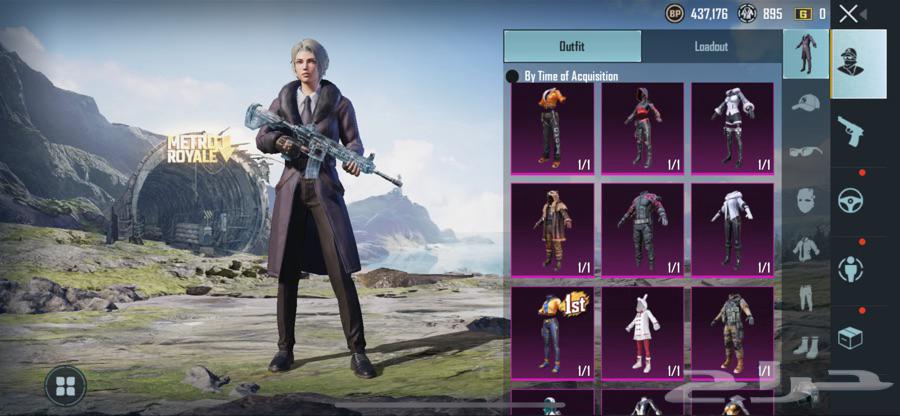Switch to the Outfit tab

pyautogui.click(x=572, y=46)
